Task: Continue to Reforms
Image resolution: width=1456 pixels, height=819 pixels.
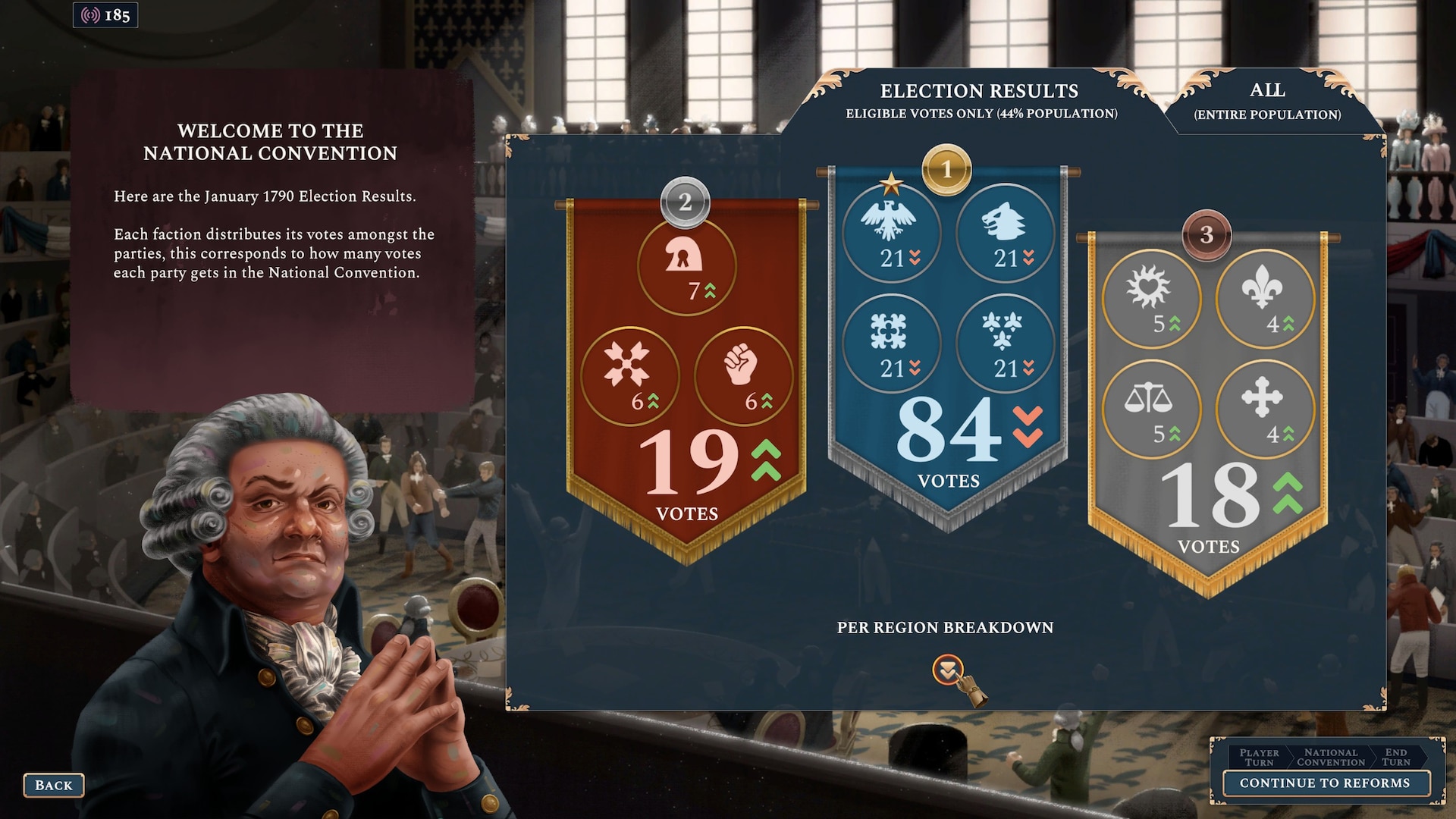Action: 1324,783
